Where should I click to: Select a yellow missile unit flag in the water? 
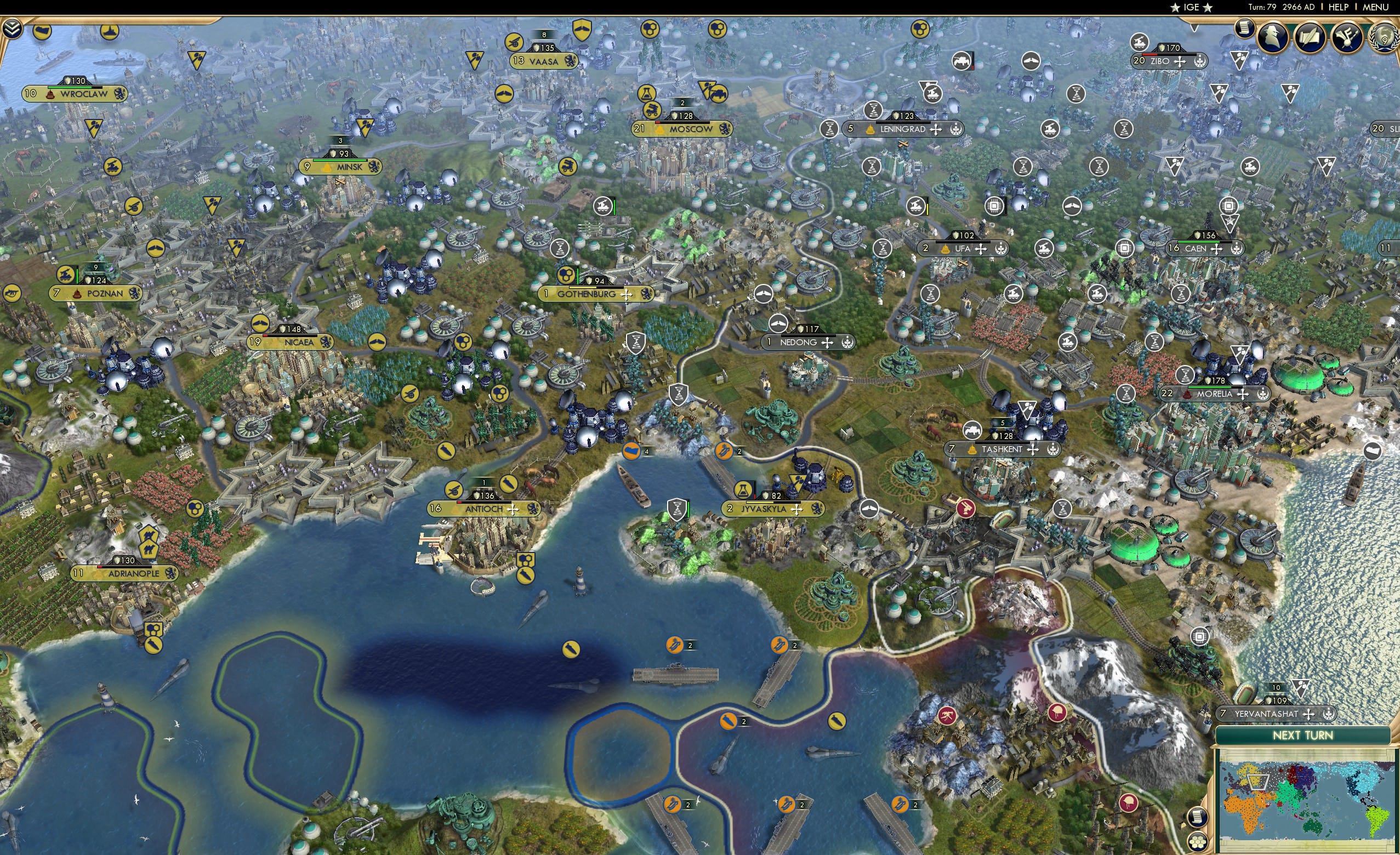coord(570,649)
